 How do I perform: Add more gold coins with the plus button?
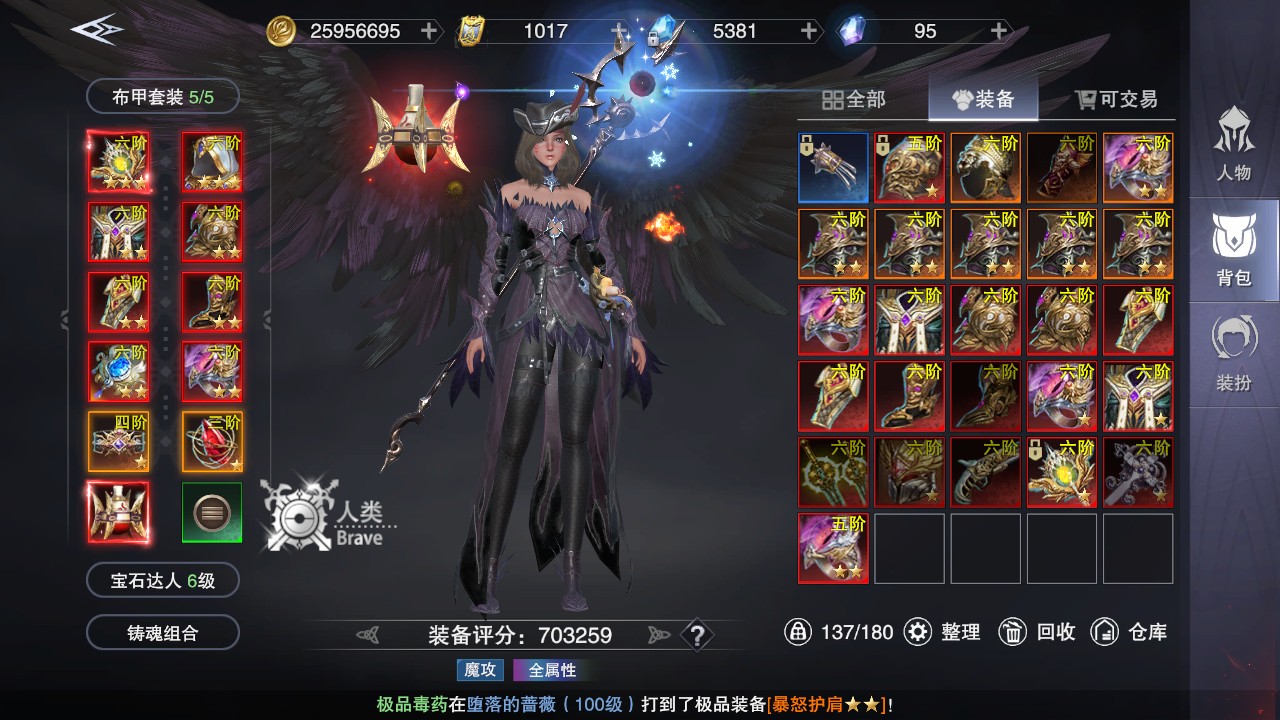tap(429, 31)
